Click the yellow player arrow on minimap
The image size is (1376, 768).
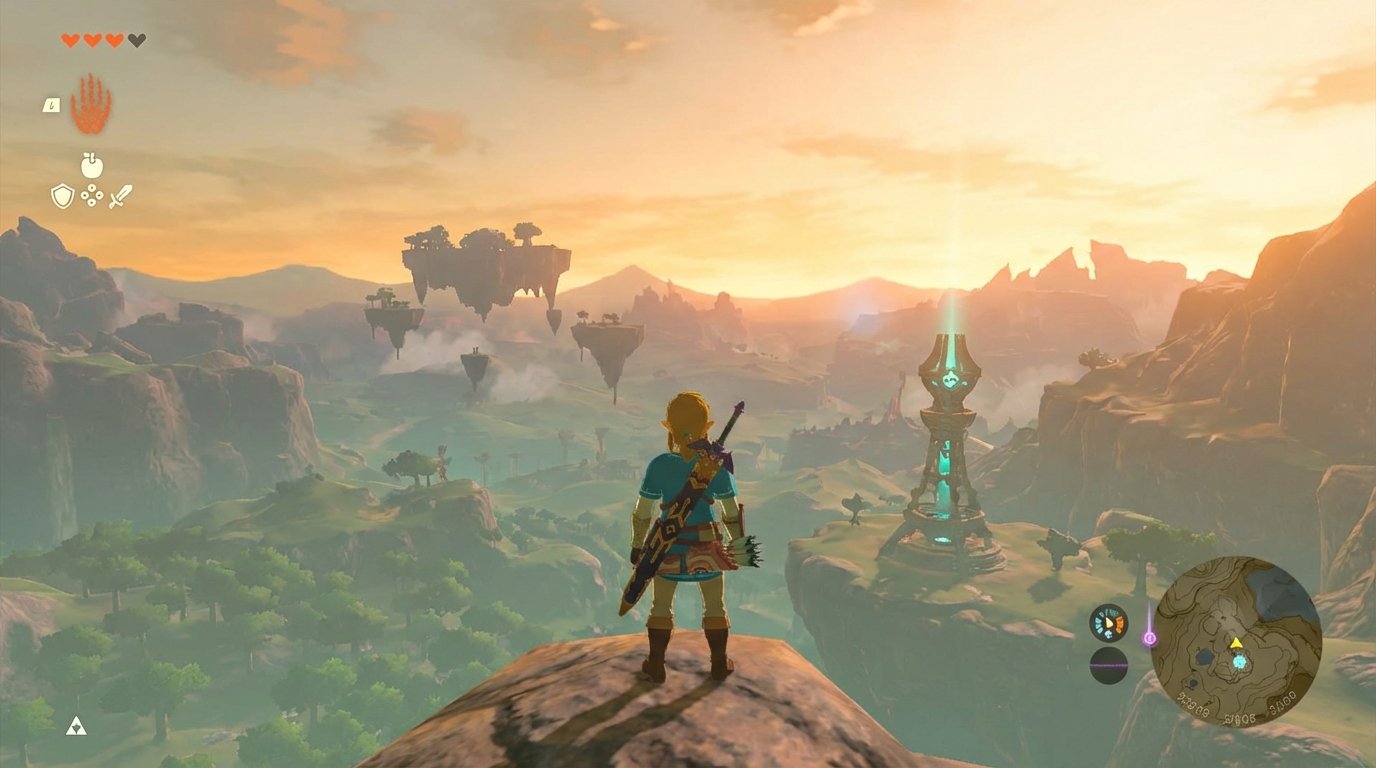(x=1237, y=642)
